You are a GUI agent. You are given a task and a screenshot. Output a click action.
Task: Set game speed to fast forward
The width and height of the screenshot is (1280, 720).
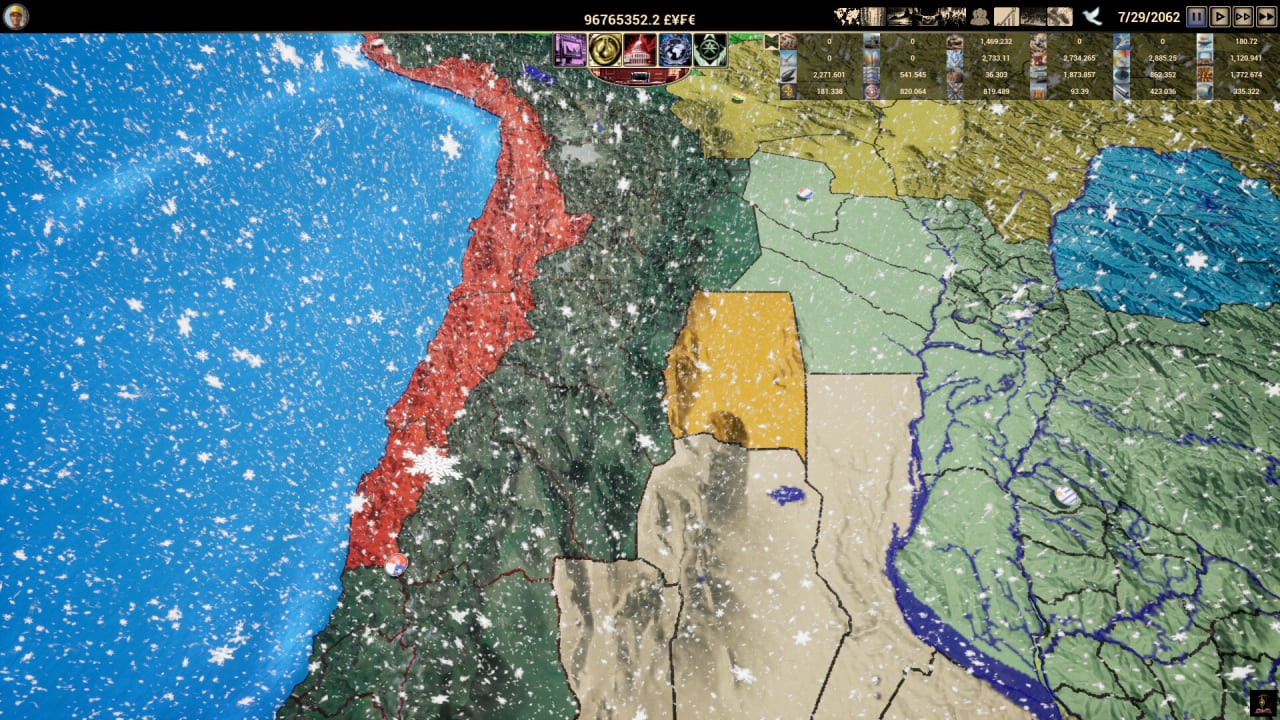(x=1243, y=17)
